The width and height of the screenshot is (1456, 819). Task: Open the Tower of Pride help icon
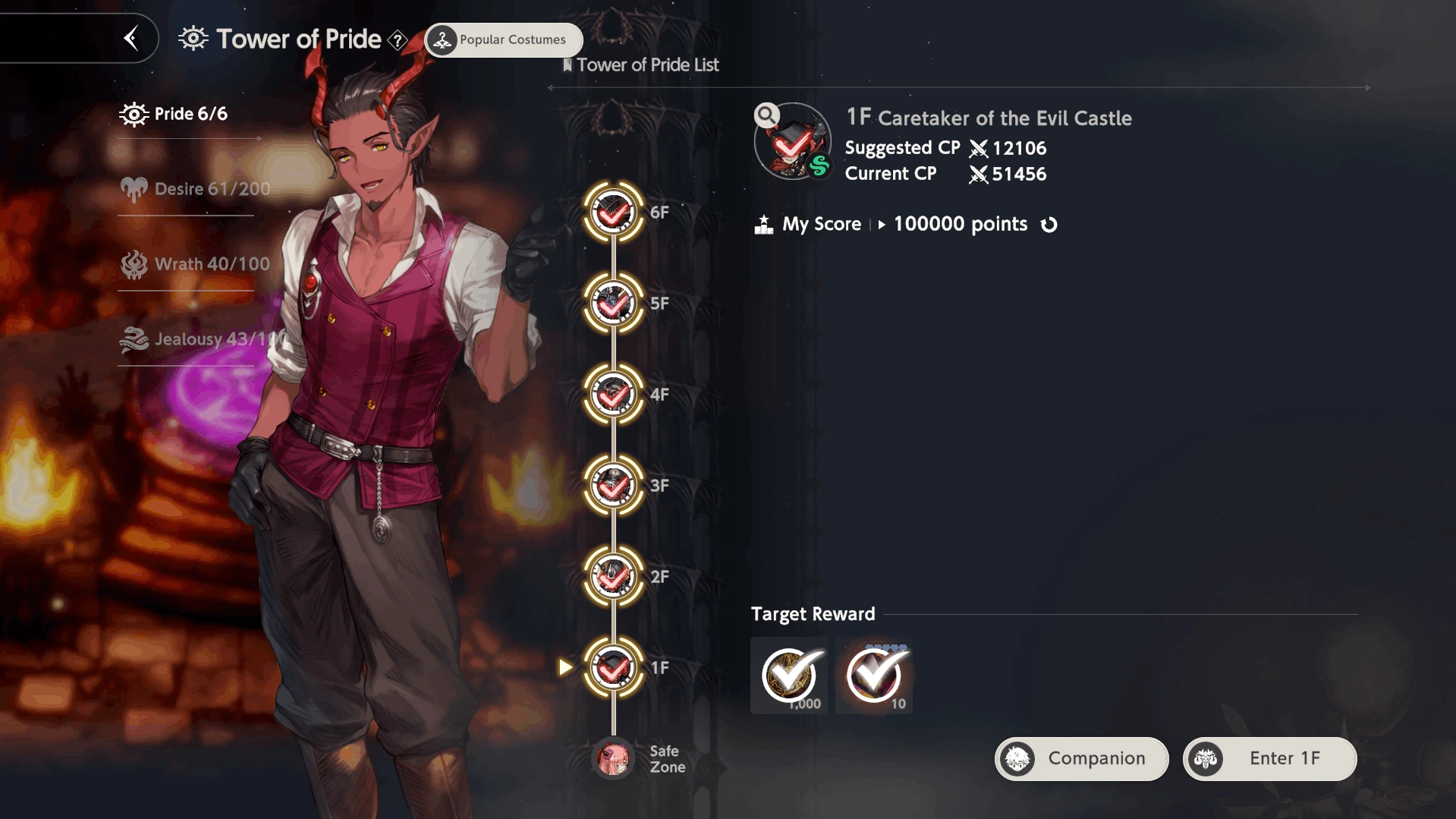(x=398, y=40)
